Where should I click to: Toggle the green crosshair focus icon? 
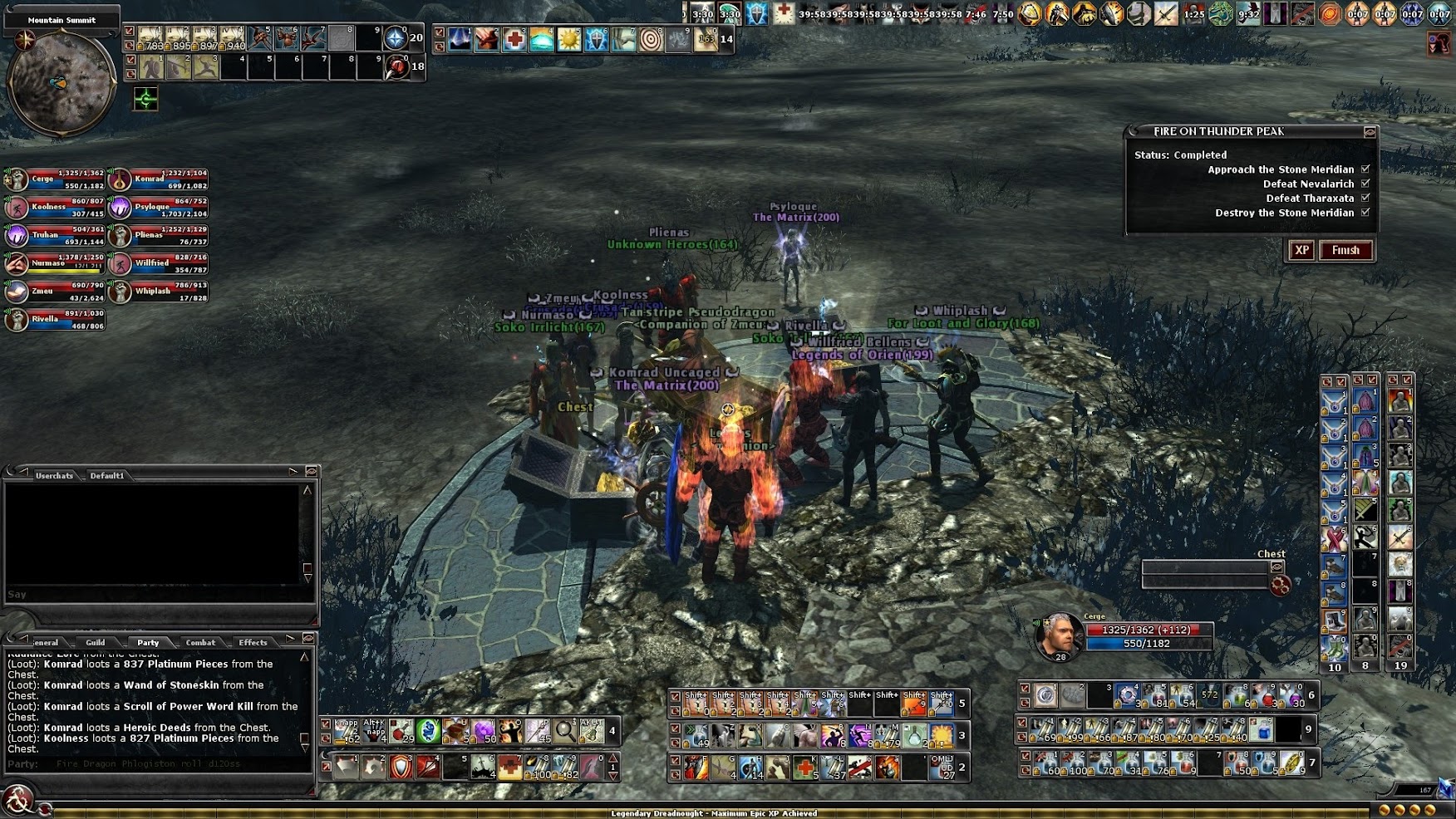click(x=145, y=100)
